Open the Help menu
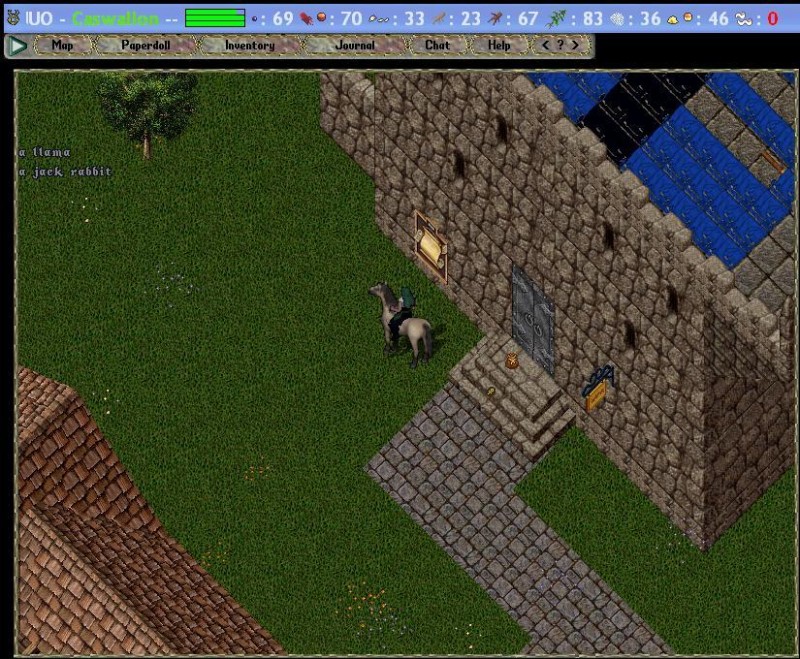Viewport: 800px width, 659px height. (499, 45)
